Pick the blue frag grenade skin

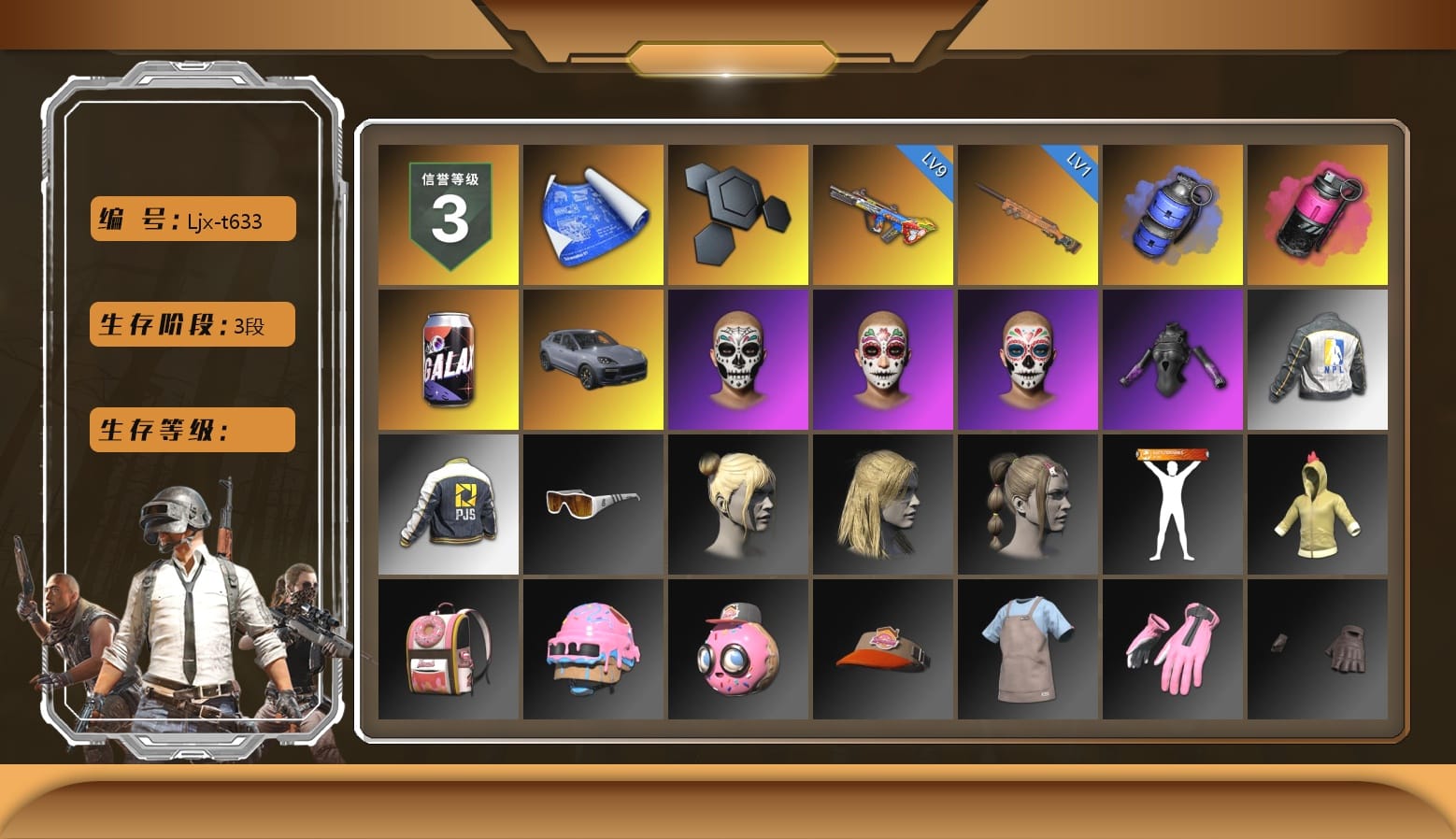point(1173,215)
